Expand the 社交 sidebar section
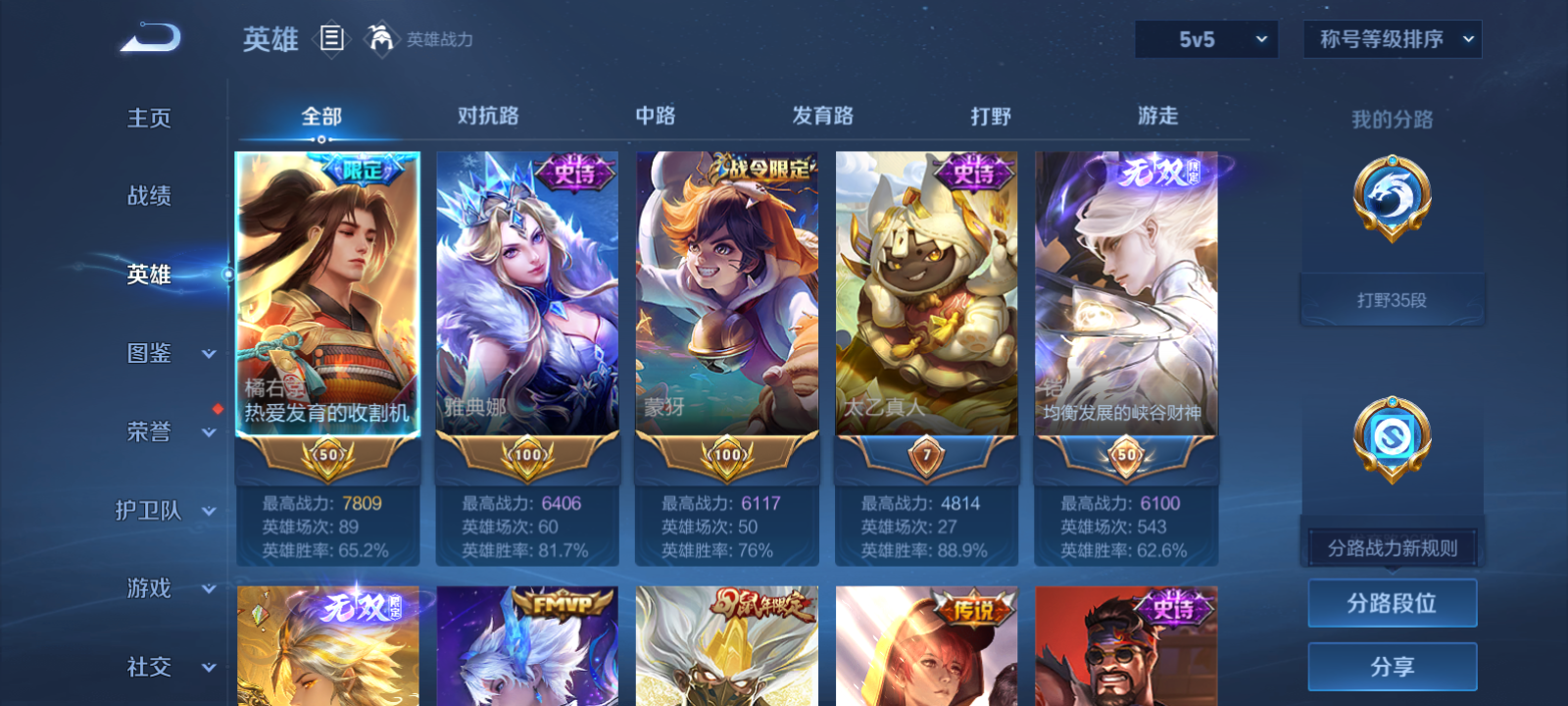 point(148,667)
